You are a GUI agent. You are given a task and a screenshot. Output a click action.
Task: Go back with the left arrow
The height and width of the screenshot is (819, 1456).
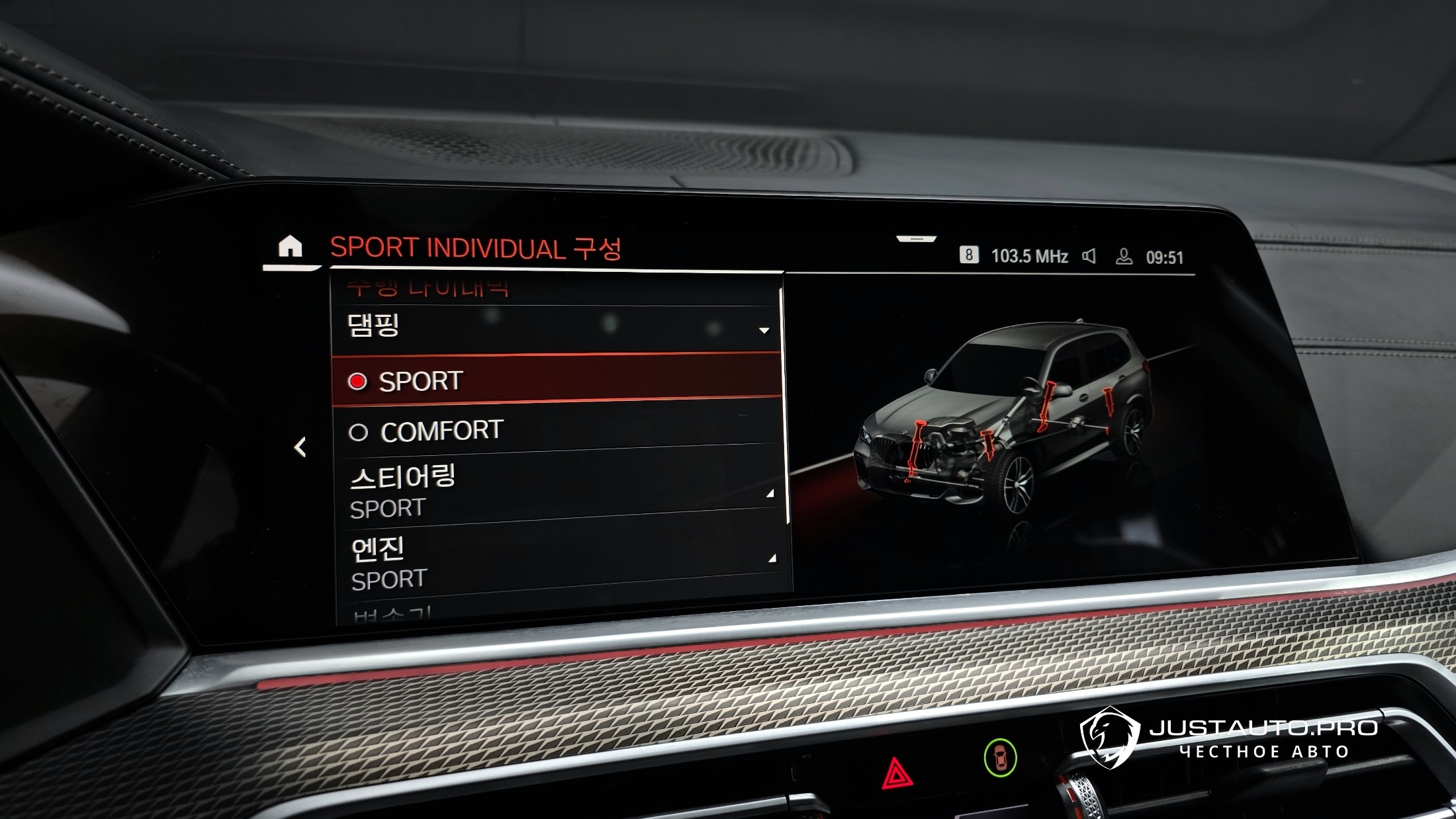click(x=300, y=447)
